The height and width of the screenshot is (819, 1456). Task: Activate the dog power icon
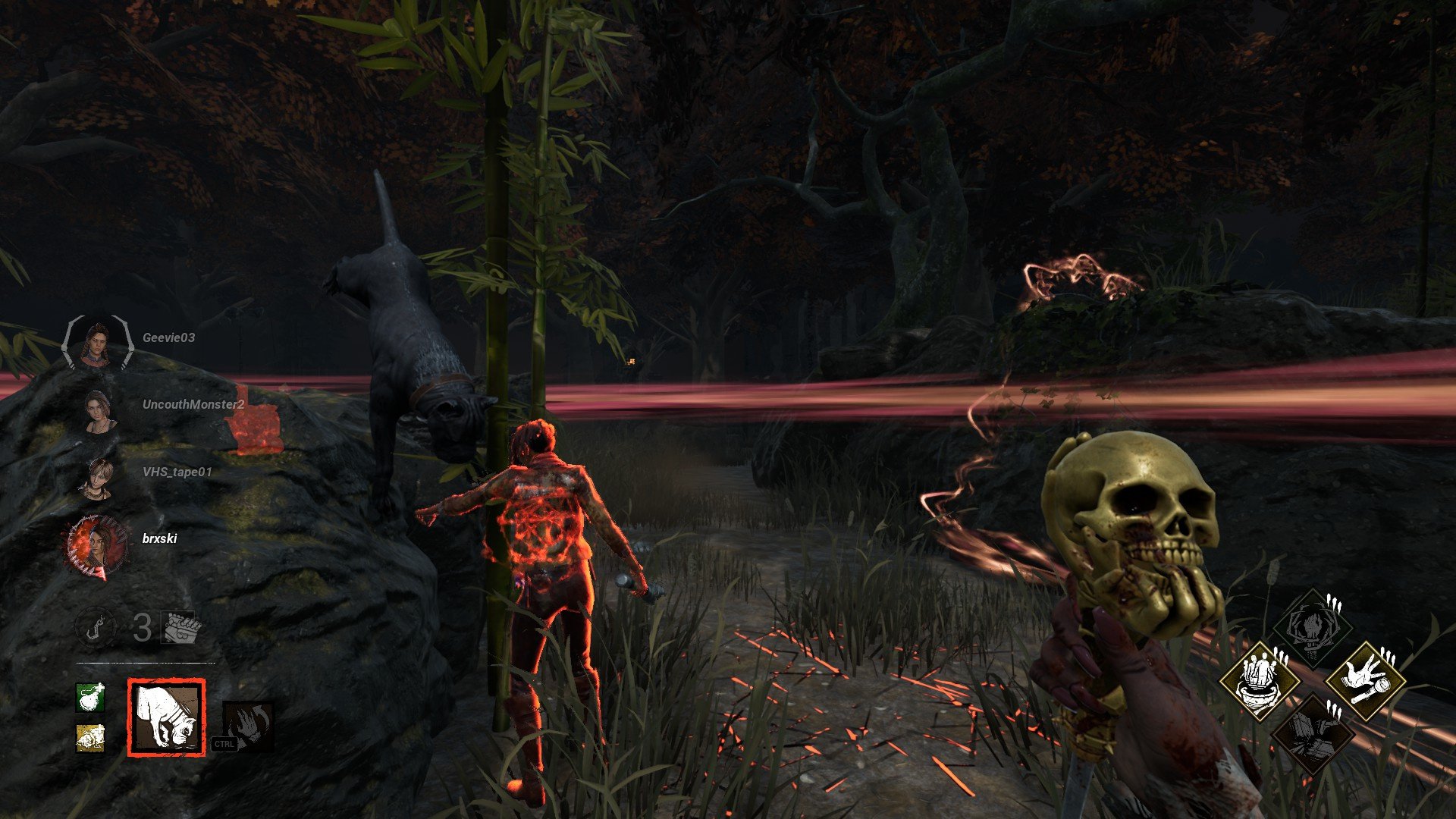pos(166,717)
